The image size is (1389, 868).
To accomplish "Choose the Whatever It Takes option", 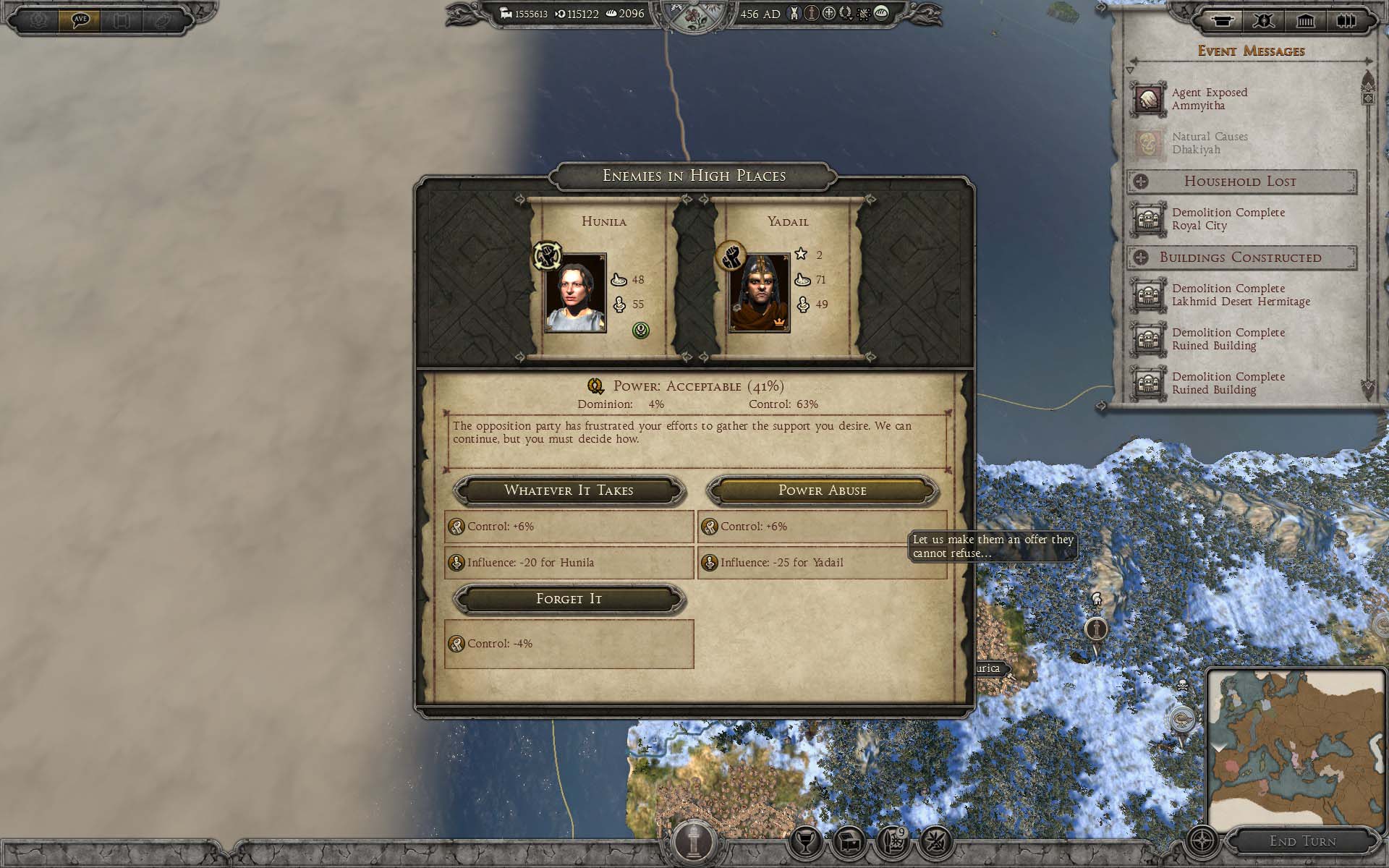I will pyautogui.click(x=569, y=490).
